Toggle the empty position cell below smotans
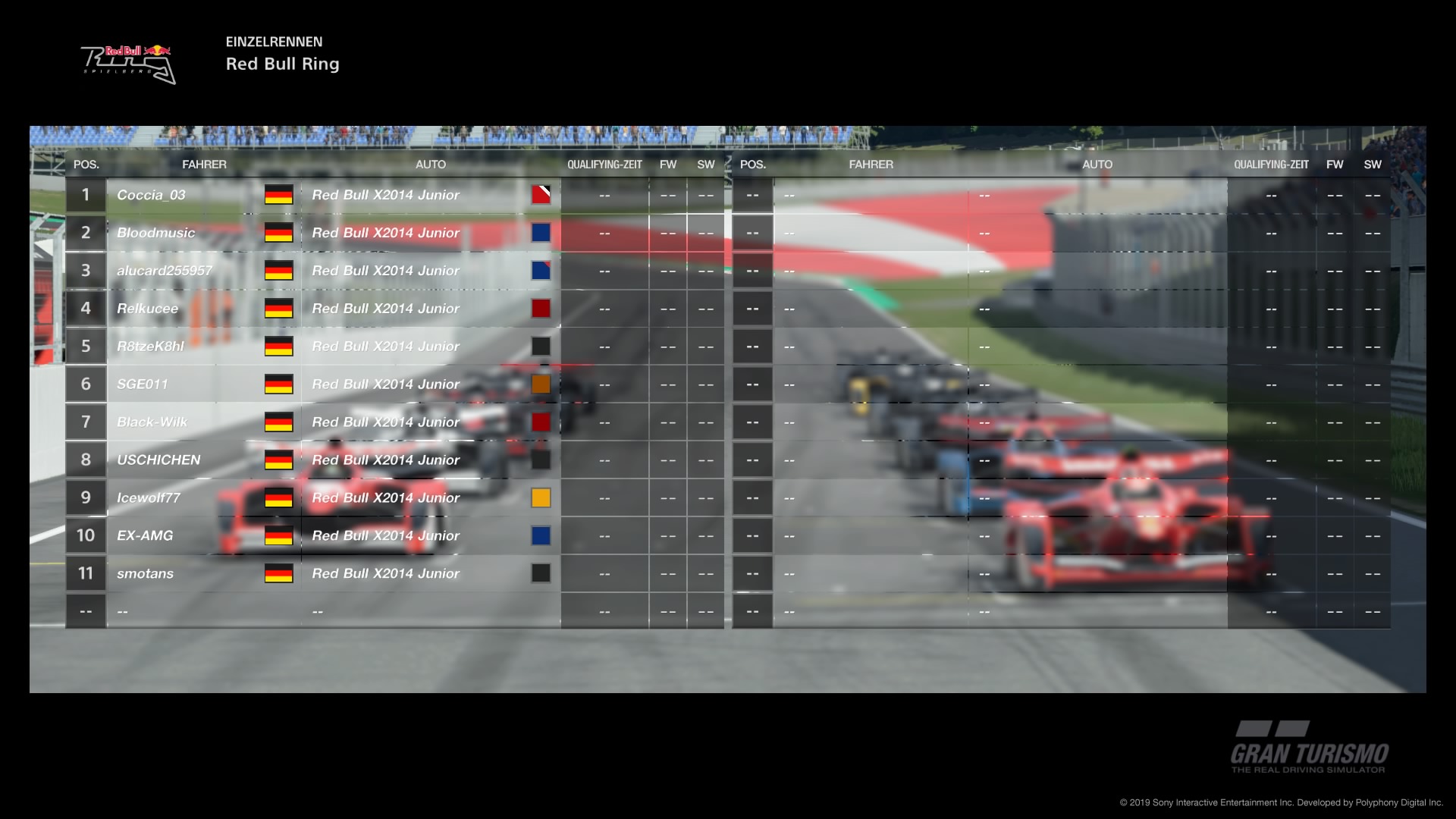The width and height of the screenshot is (1456, 819). (86, 611)
